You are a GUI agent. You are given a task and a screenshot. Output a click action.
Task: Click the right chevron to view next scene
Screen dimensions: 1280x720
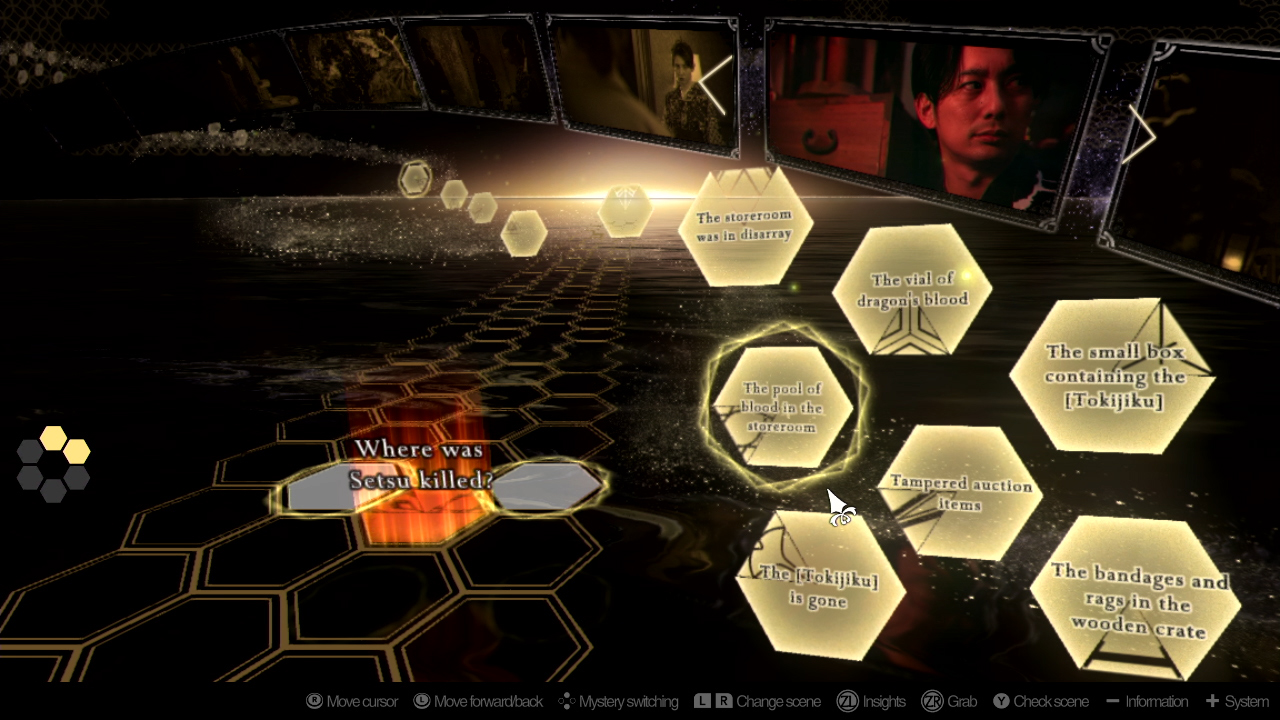point(1140,133)
